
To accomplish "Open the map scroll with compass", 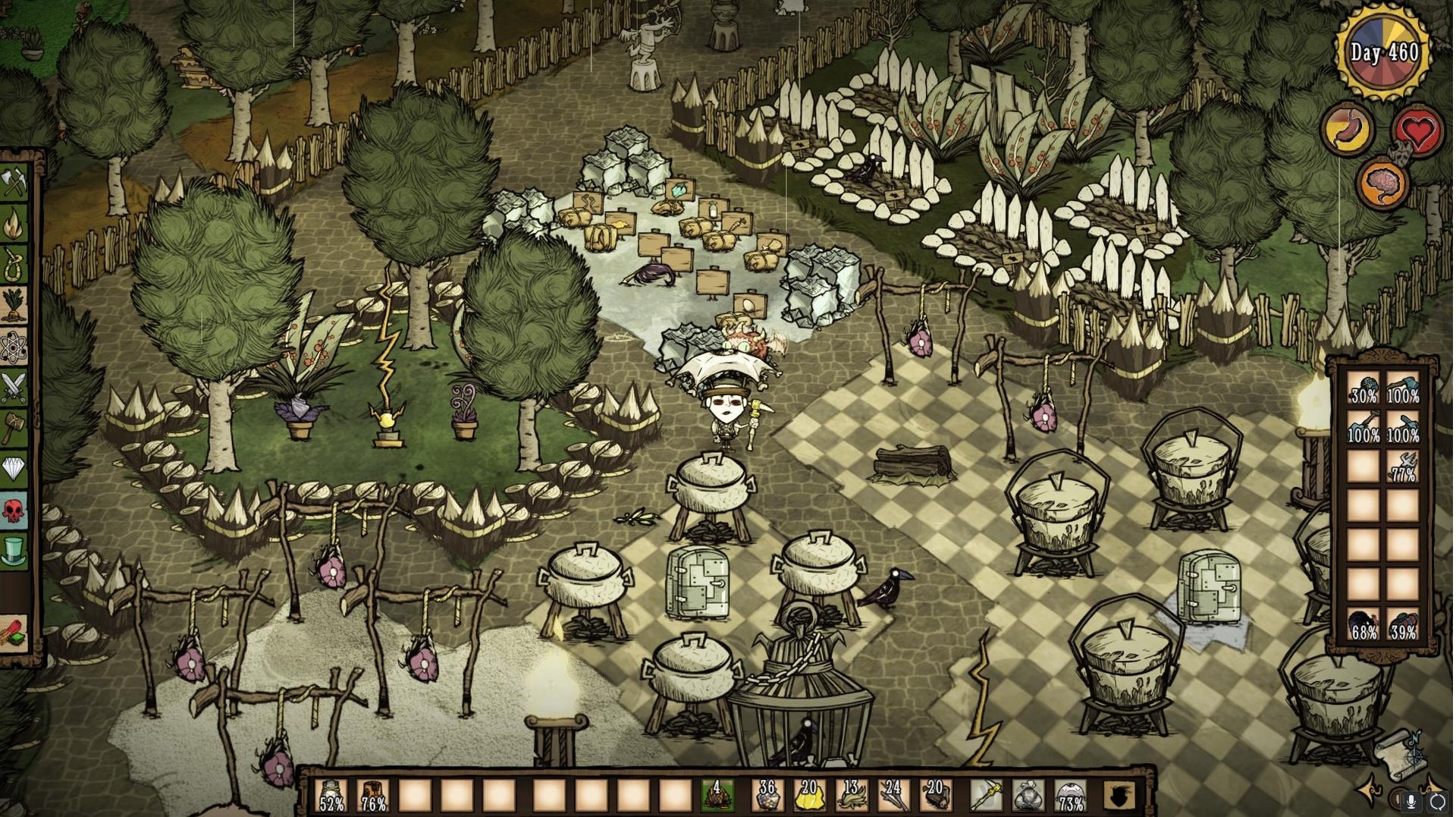I will [1398, 753].
